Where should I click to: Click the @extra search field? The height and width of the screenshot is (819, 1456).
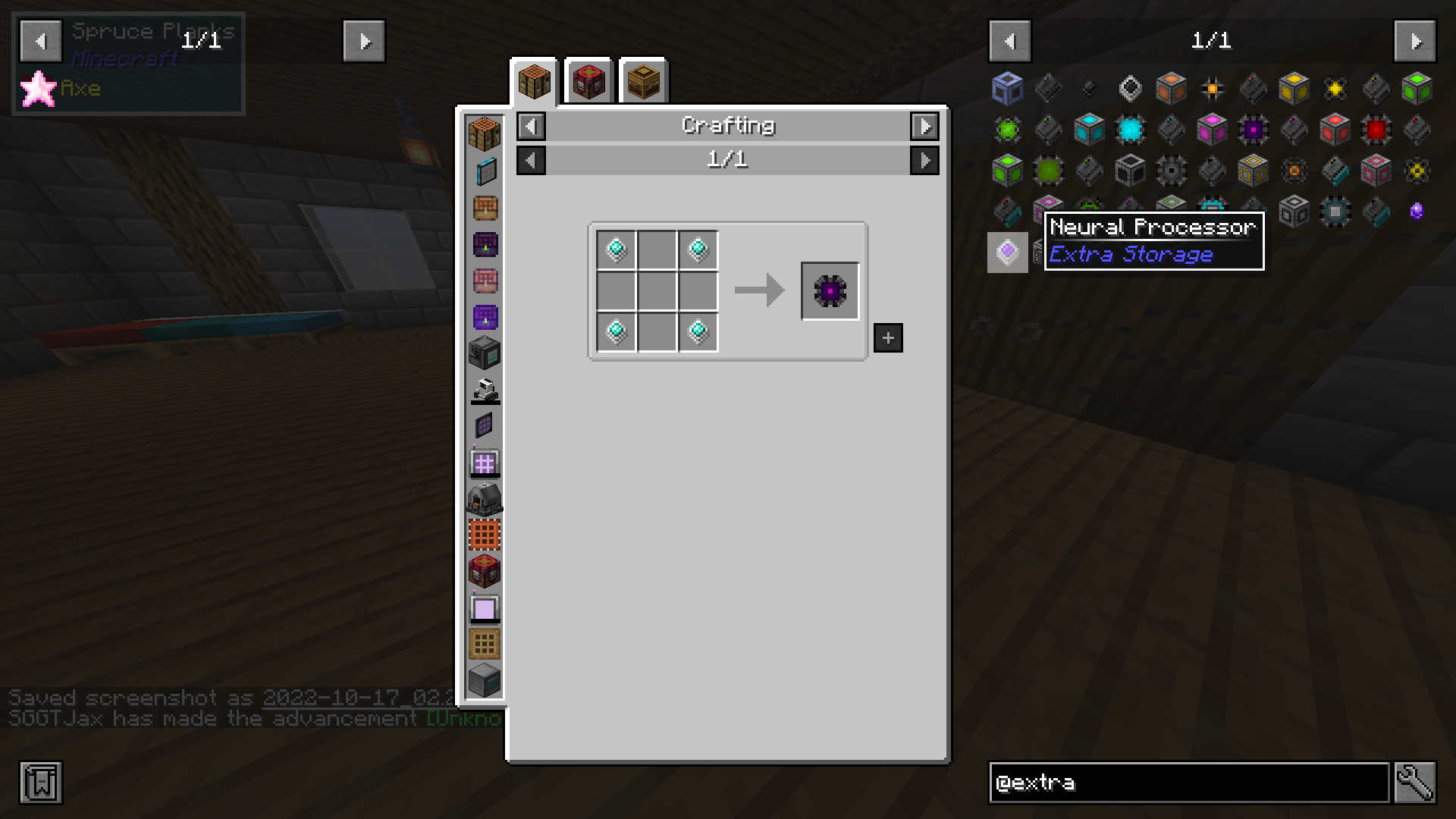[1187, 783]
